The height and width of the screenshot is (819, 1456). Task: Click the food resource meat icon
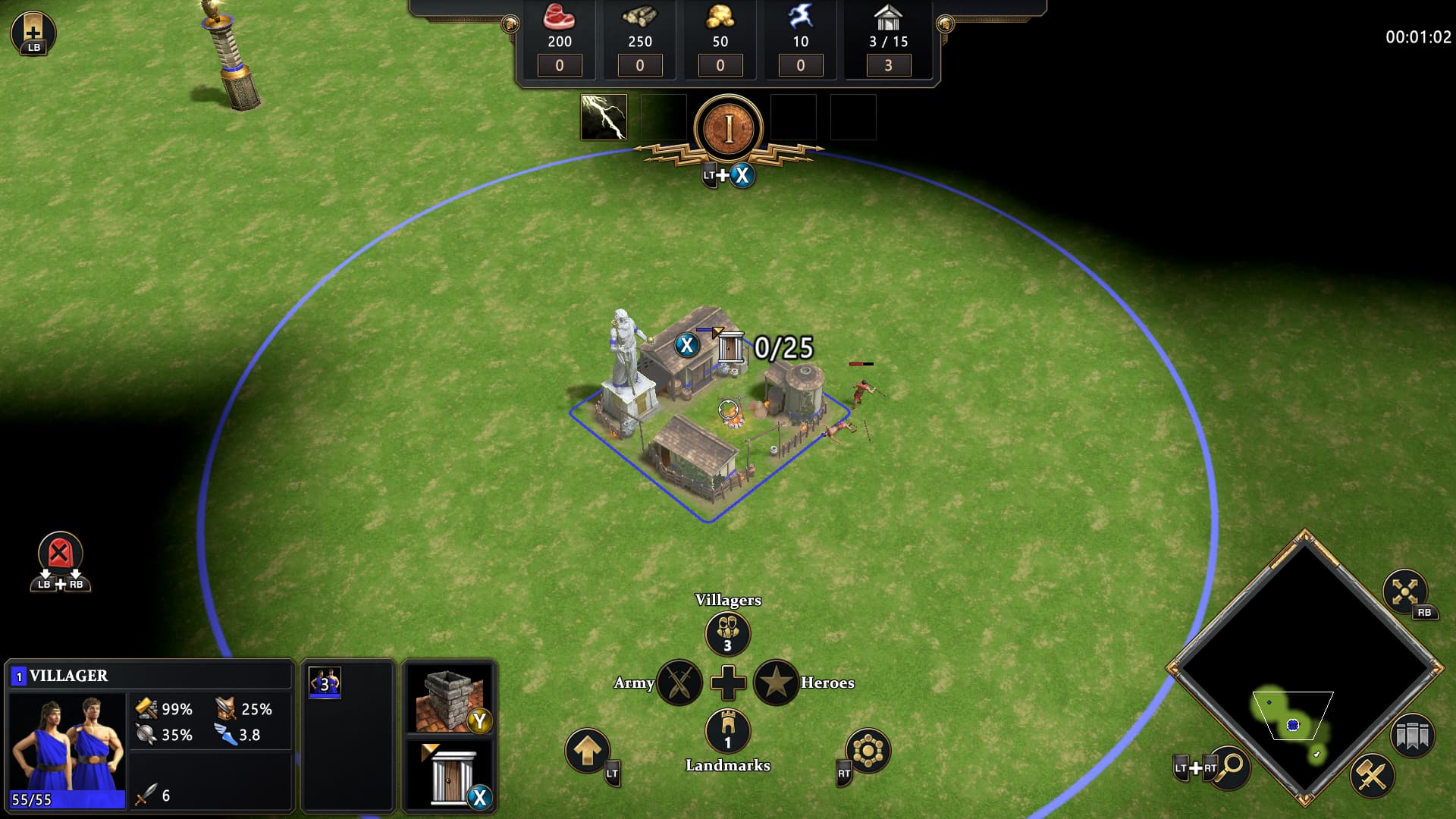point(560,17)
